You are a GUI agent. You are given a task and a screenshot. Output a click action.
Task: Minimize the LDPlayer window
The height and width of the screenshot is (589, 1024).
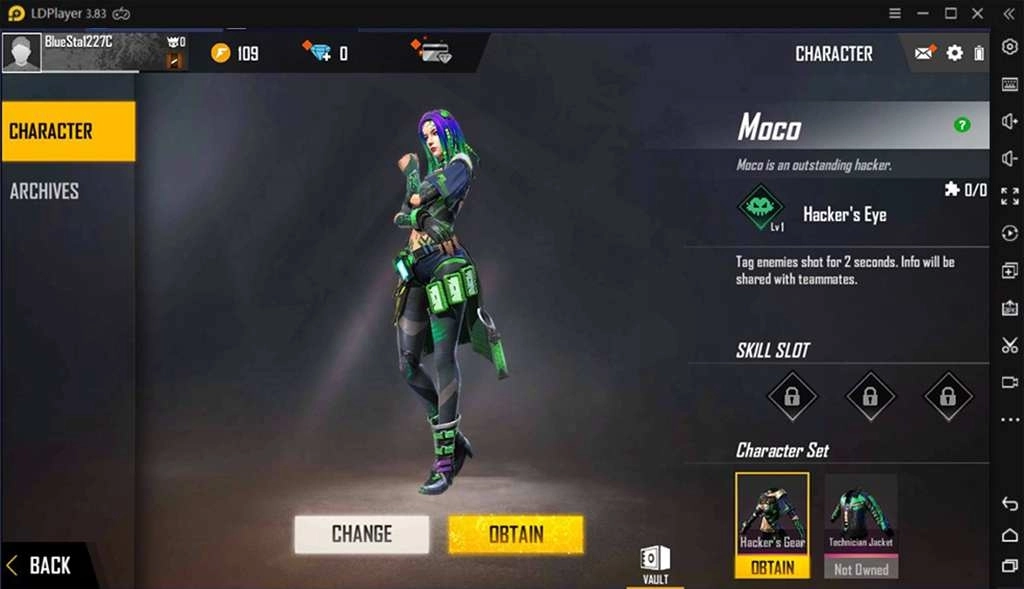923,13
